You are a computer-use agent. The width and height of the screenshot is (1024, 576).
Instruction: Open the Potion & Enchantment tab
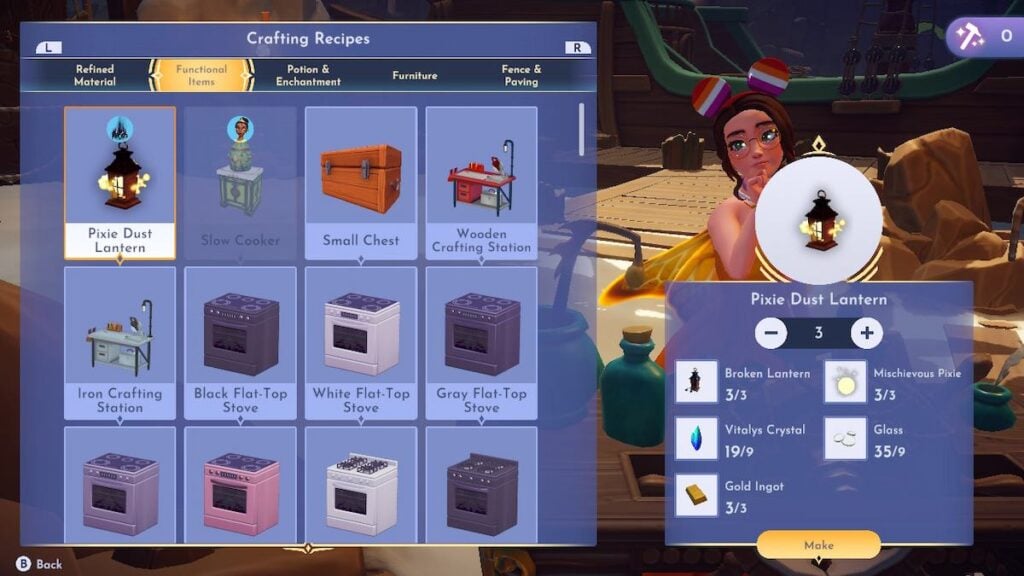coord(308,75)
